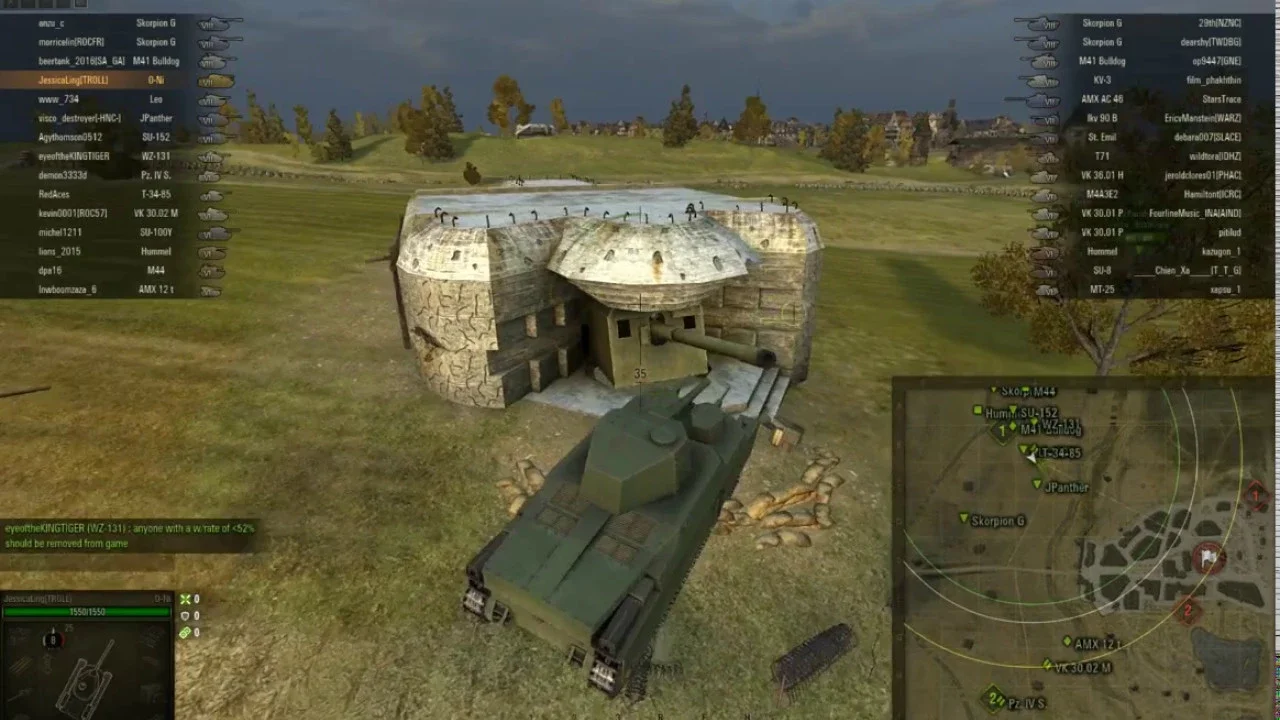This screenshot has width=1280, height=720.
Task: Select enemy 29th's Skorpion G row
Action: 1160,23
